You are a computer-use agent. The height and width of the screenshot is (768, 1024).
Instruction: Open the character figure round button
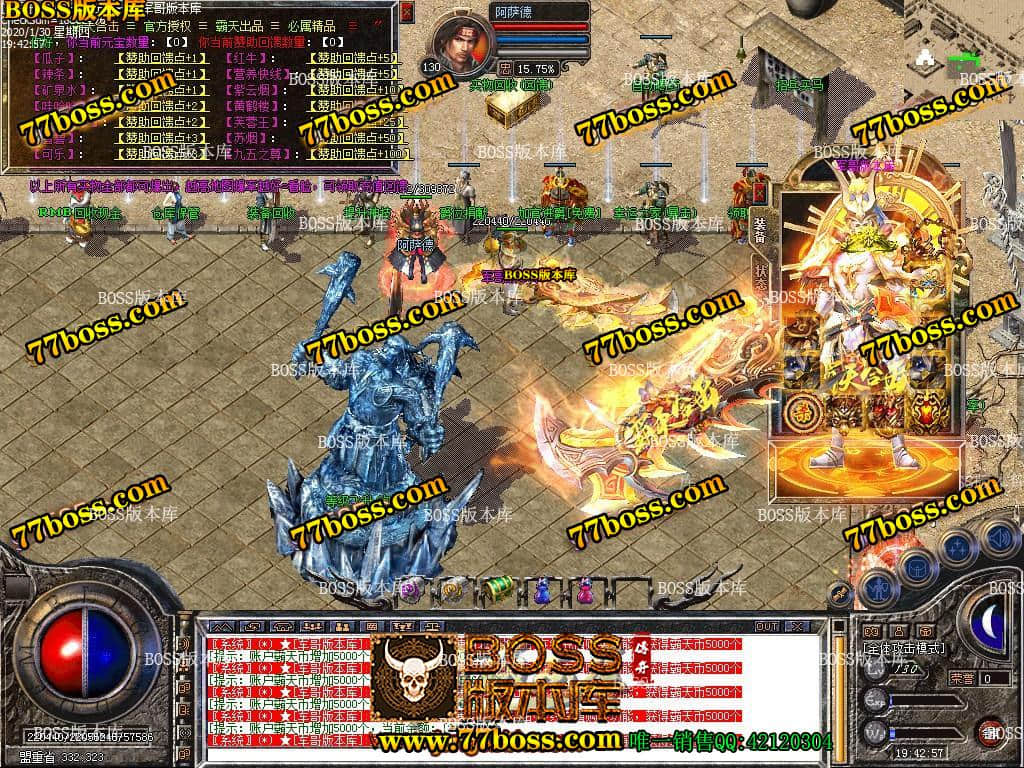click(x=879, y=588)
